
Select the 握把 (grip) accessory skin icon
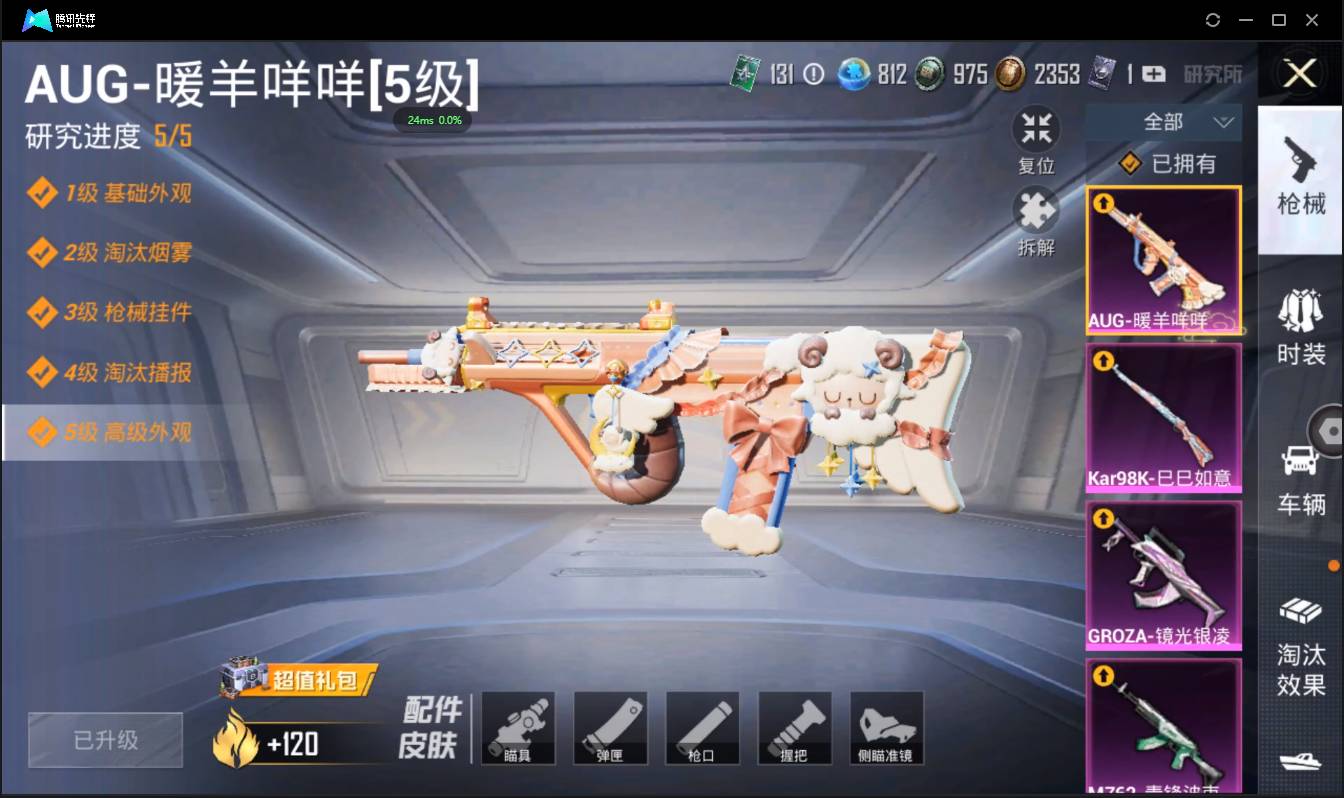(x=794, y=728)
